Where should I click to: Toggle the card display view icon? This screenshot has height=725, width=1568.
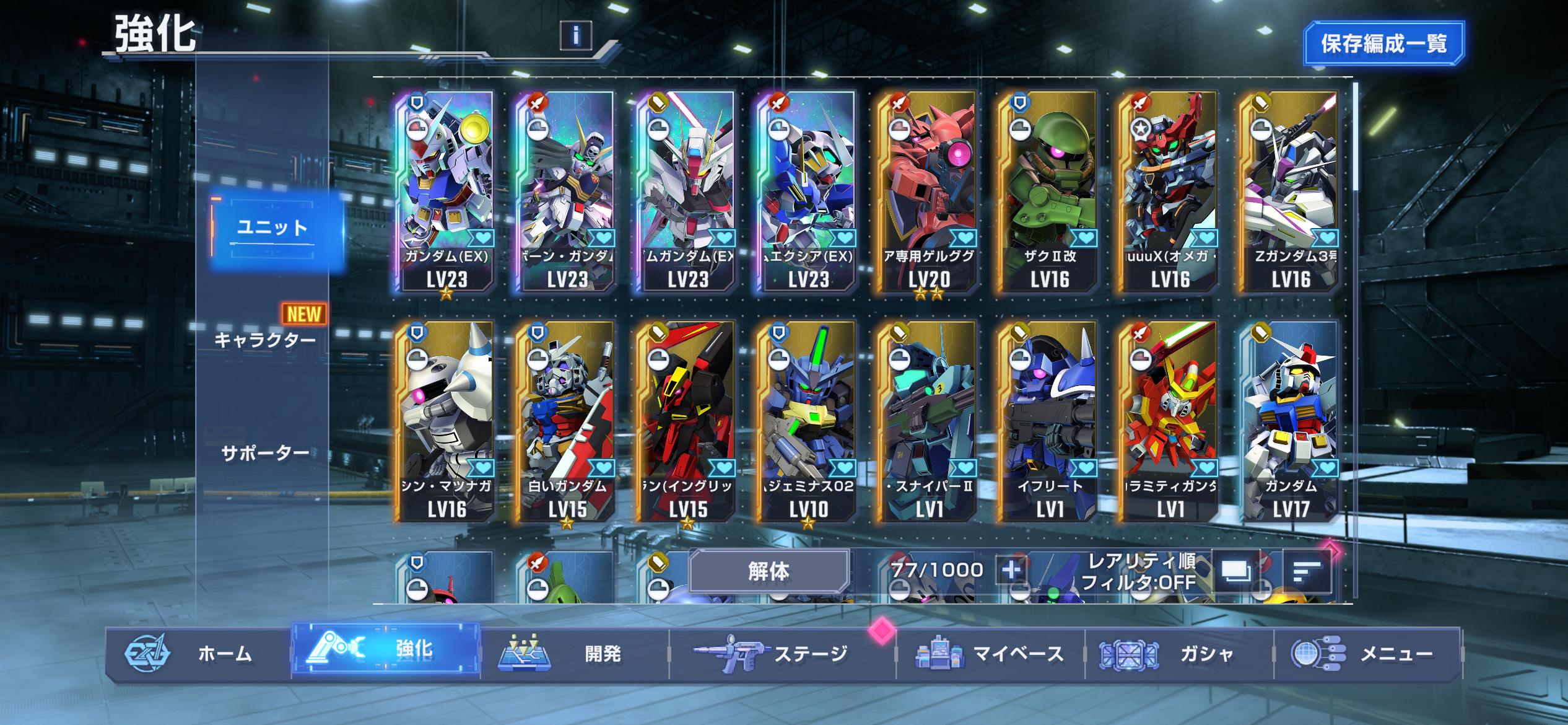[1235, 571]
